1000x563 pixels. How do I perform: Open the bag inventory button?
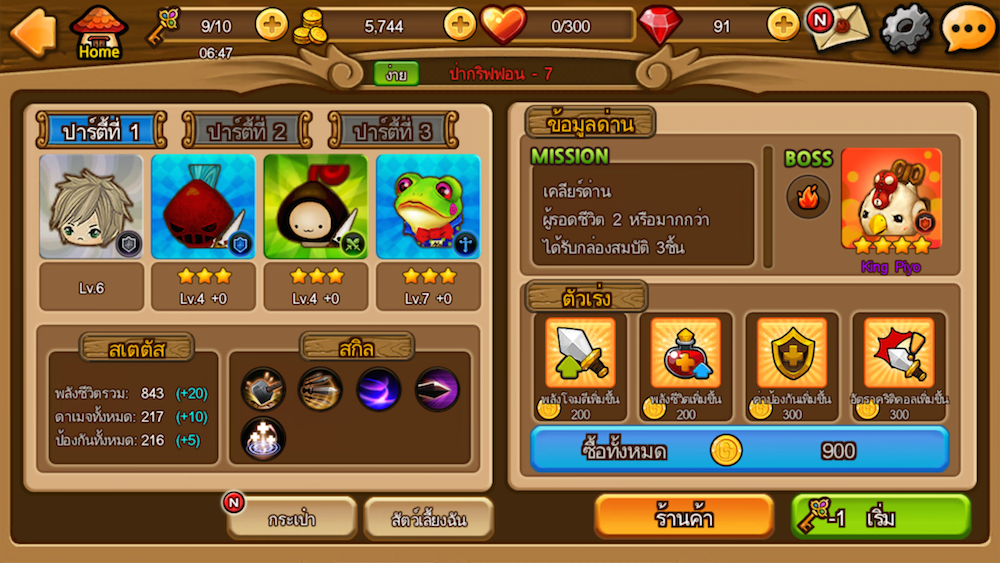pos(292,519)
